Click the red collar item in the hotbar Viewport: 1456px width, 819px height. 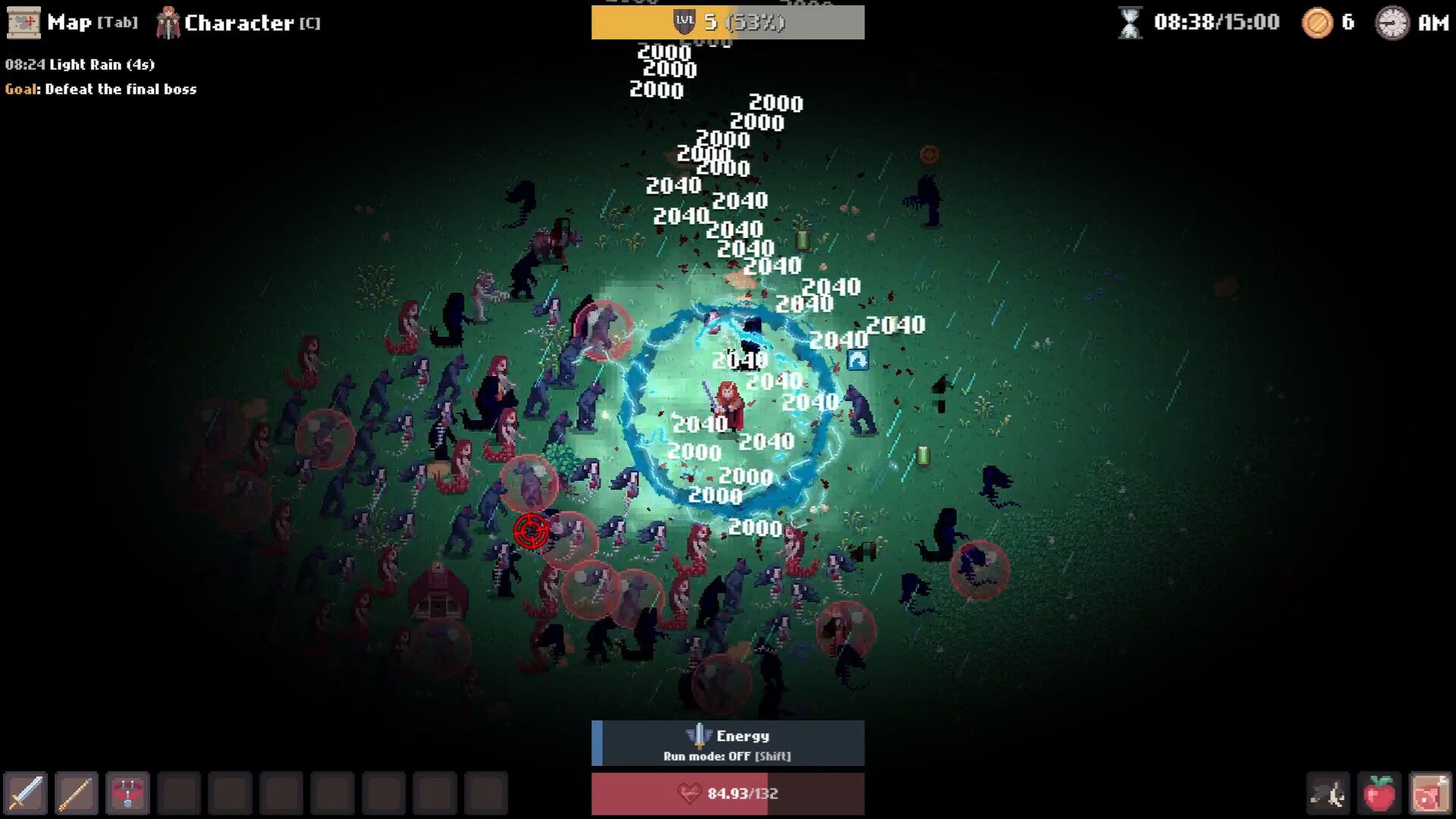coord(127,793)
